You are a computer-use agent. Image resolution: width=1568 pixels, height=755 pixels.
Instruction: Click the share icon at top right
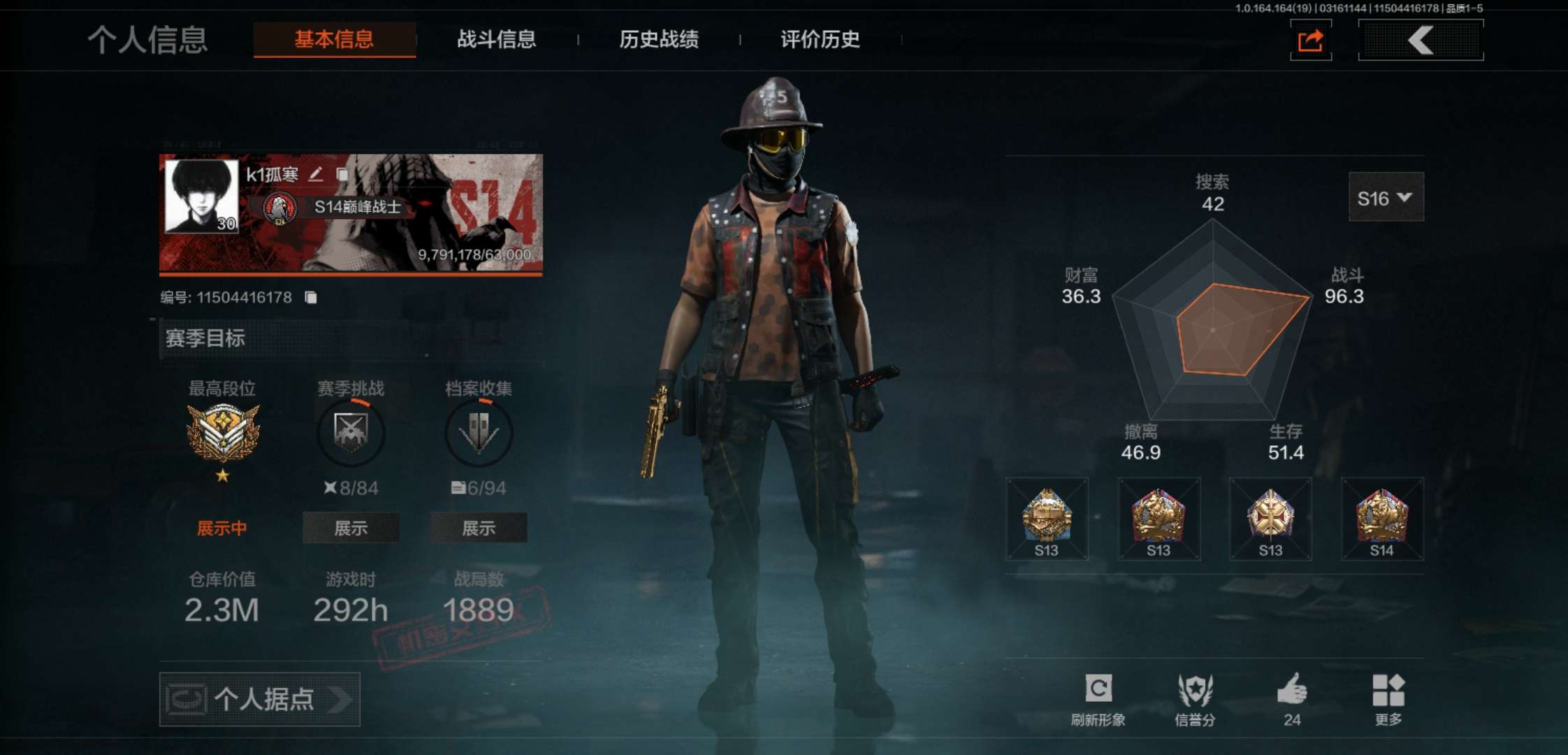pos(1310,40)
